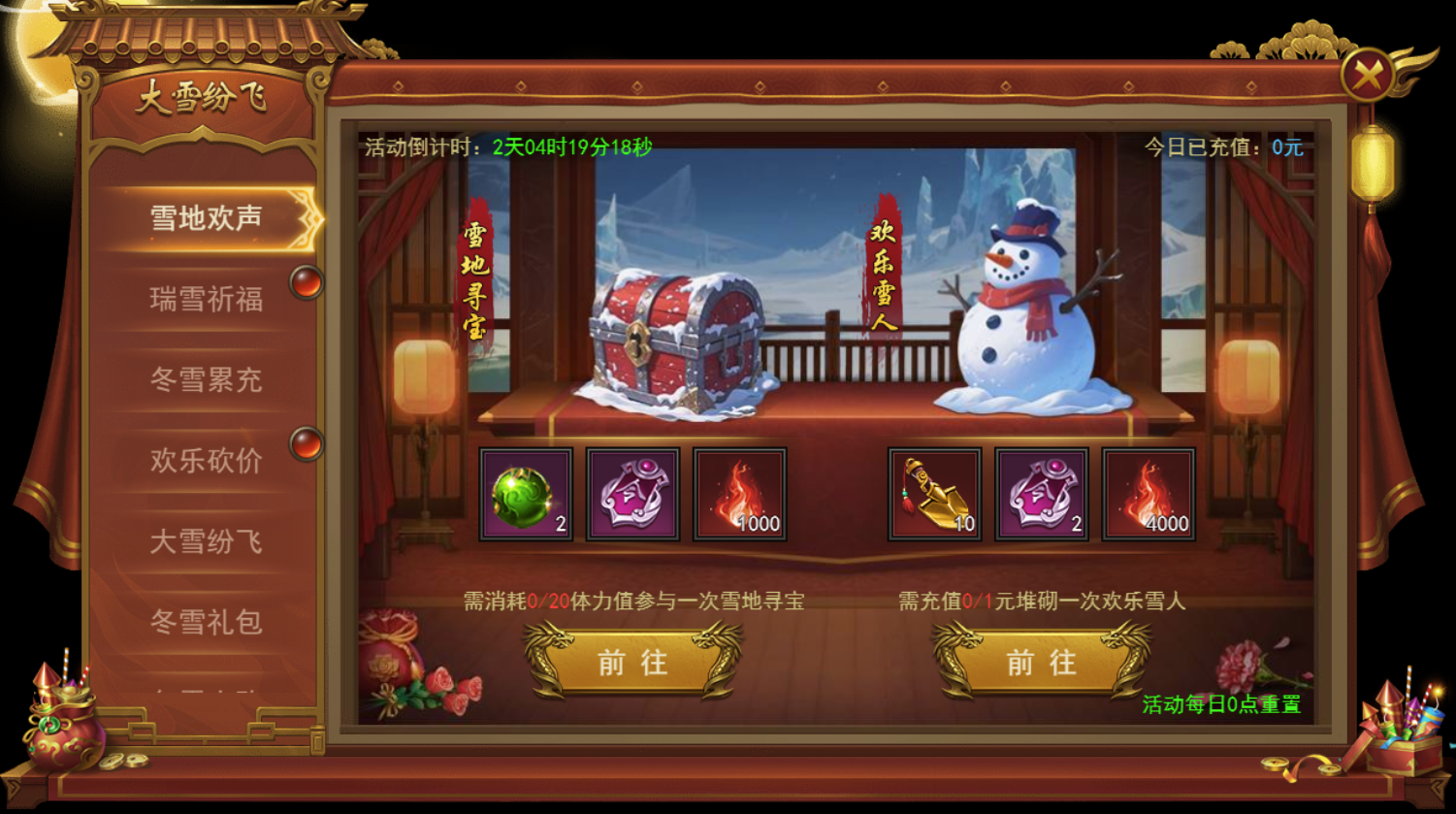The width and height of the screenshot is (1456, 814).
Task: Click the snowy treasure chest illustration
Action: [679, 340]
